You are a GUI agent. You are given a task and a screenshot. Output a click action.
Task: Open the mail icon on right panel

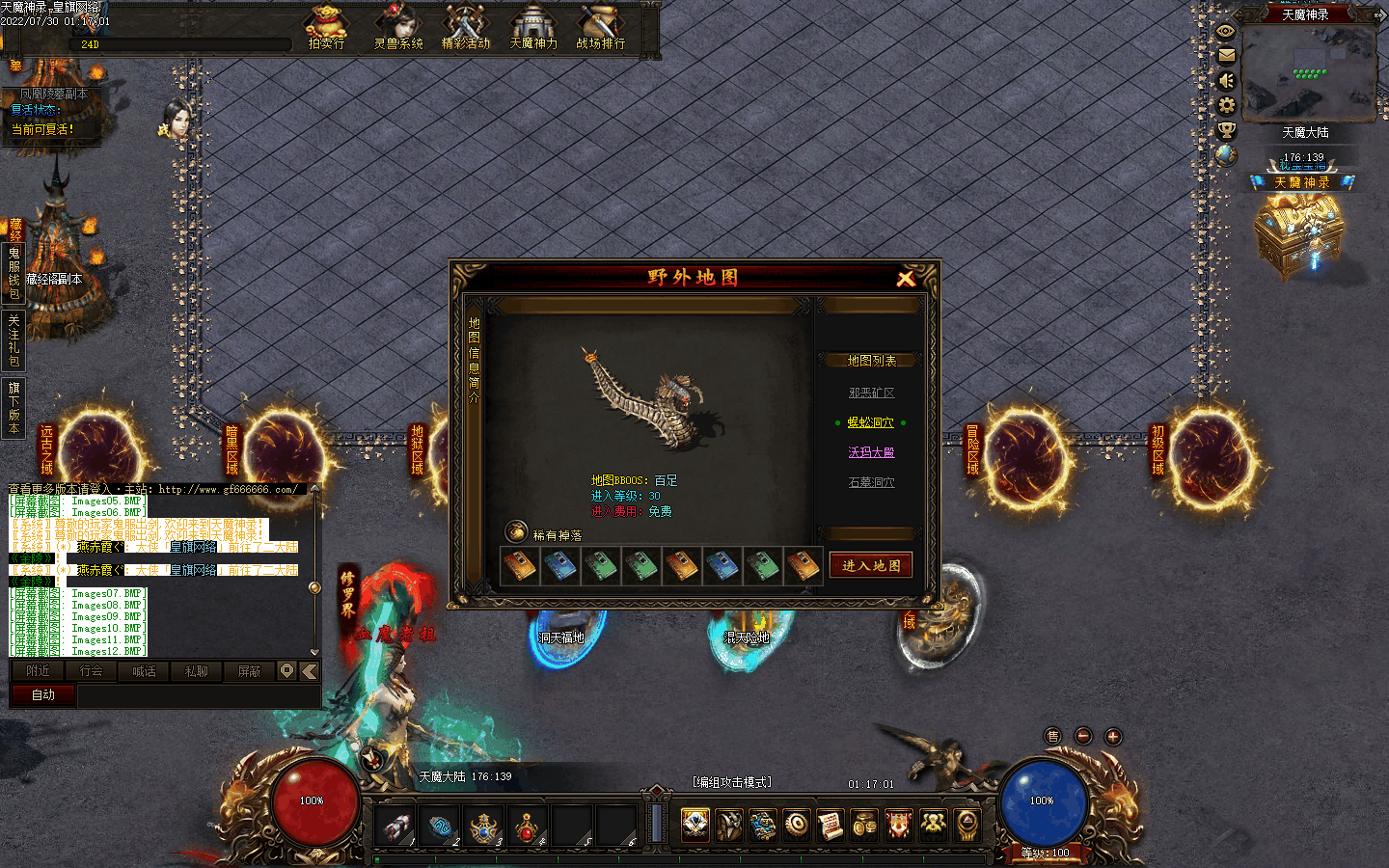[1226, 55]
